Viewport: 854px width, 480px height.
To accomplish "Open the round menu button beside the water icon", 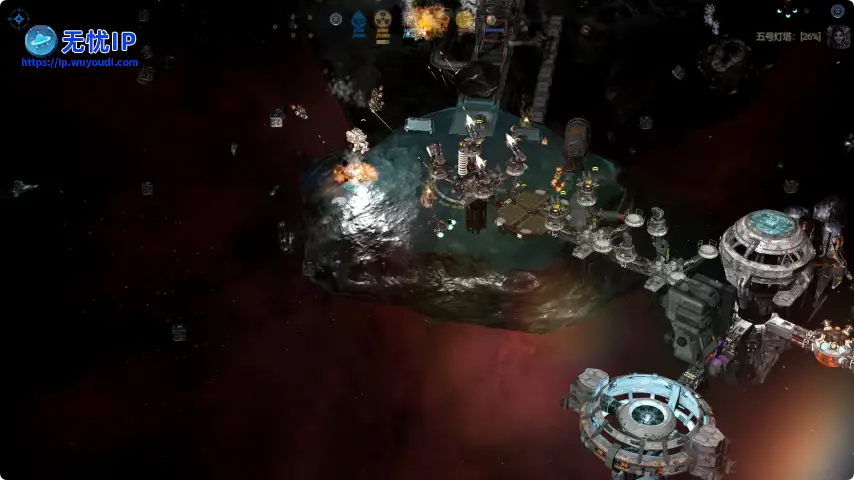I will tap(336, 19).
